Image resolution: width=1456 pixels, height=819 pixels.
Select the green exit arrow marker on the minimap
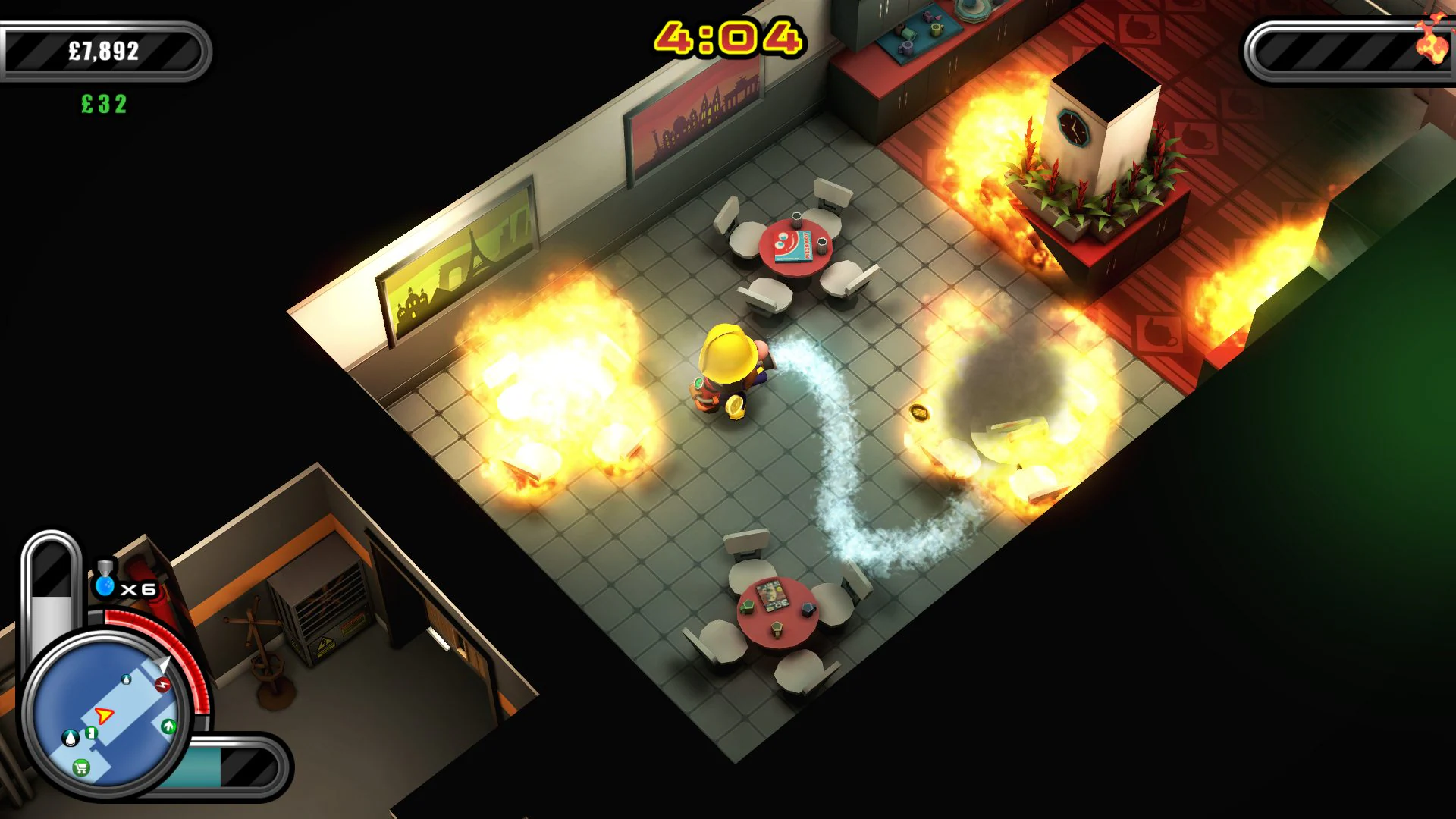(168, 726)
